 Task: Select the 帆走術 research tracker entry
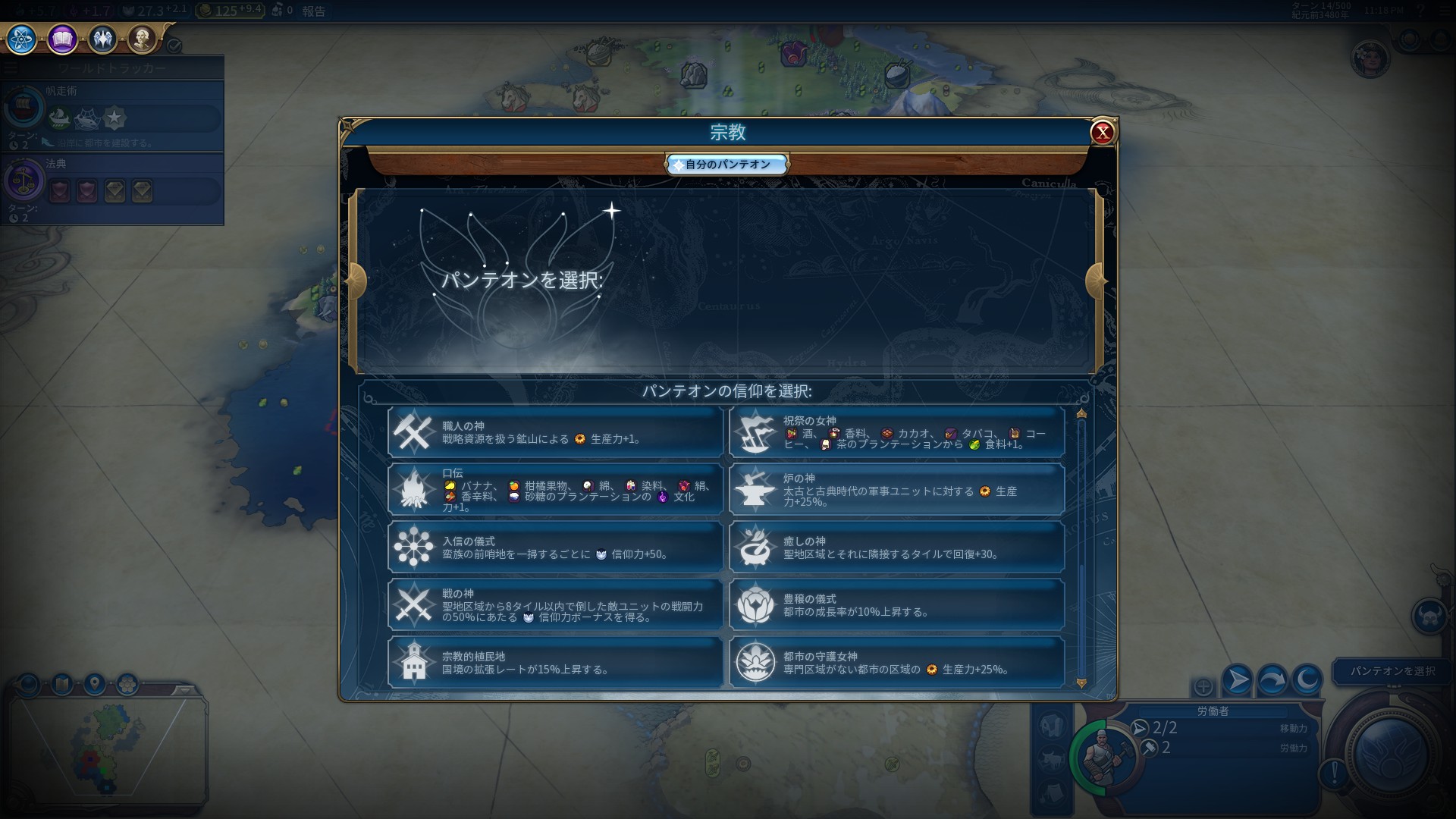[112, 114]
